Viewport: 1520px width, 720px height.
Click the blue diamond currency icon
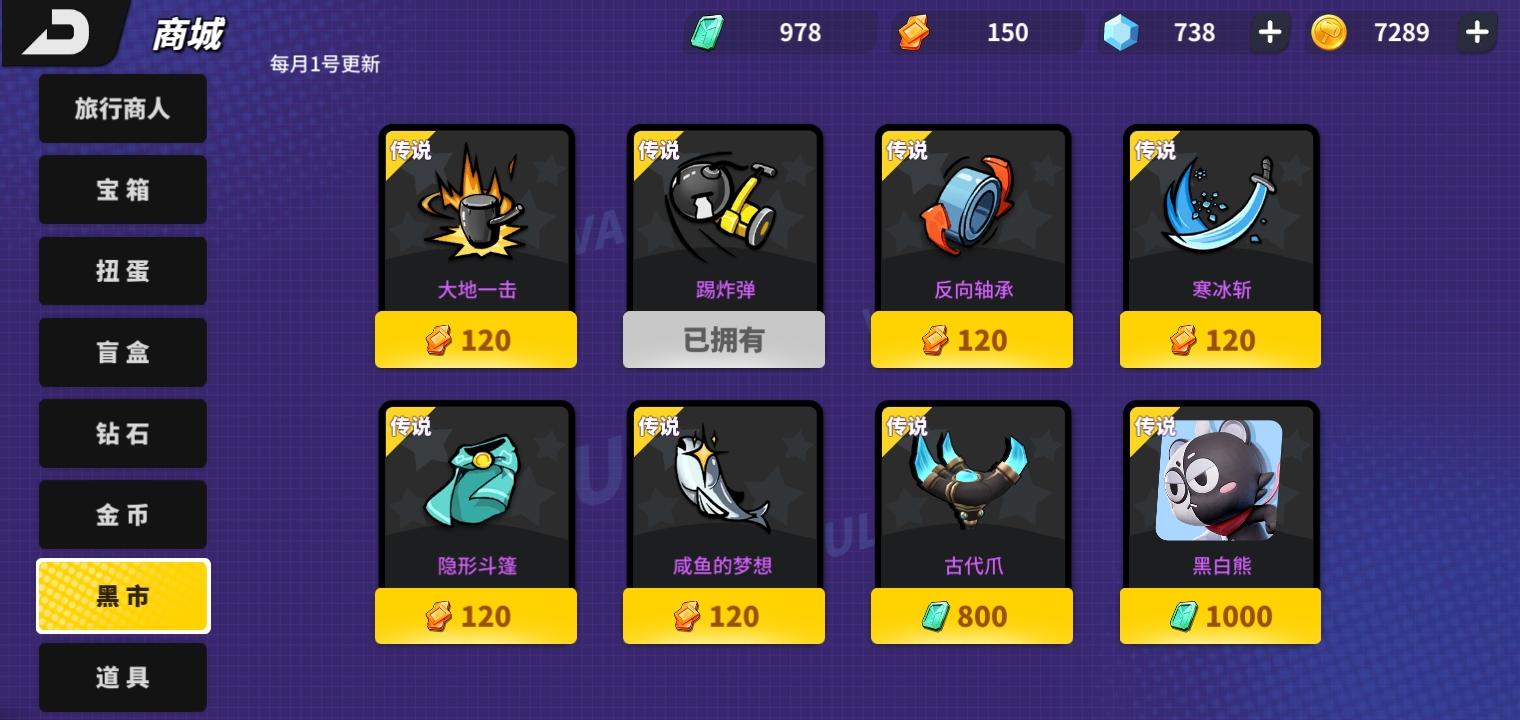point(1119,32)
